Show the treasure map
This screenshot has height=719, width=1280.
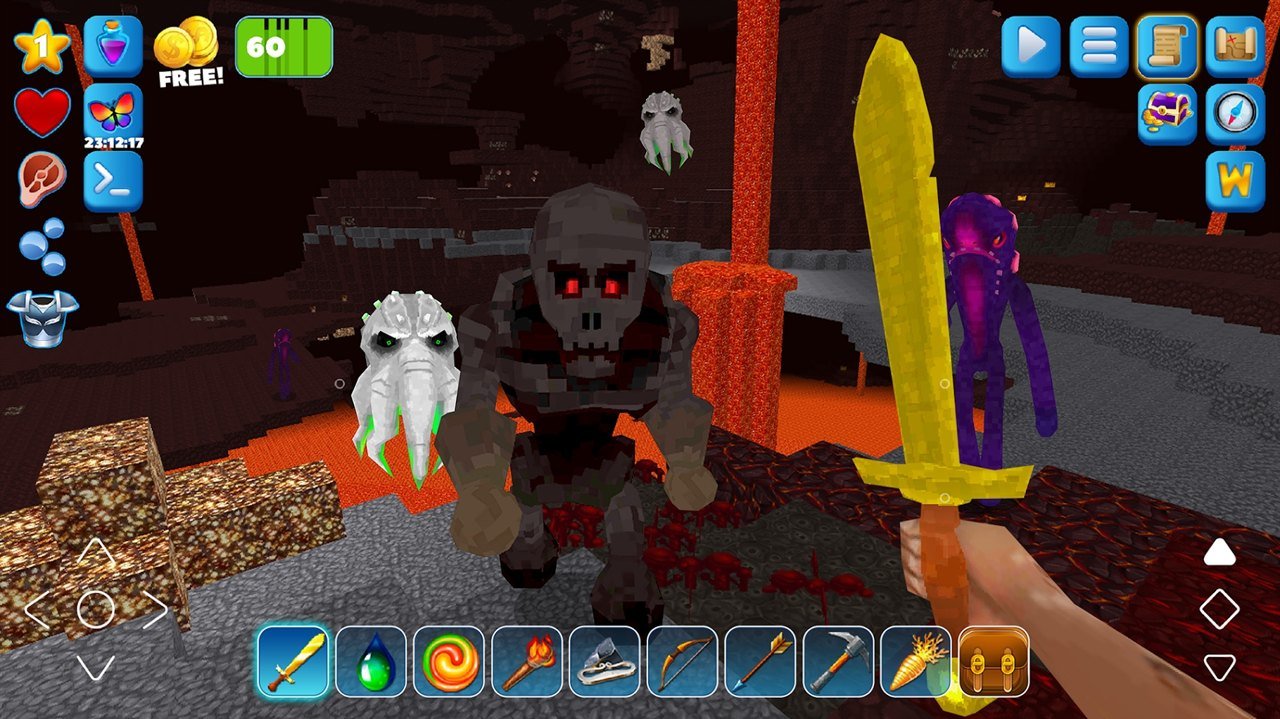click(1235, 46)
